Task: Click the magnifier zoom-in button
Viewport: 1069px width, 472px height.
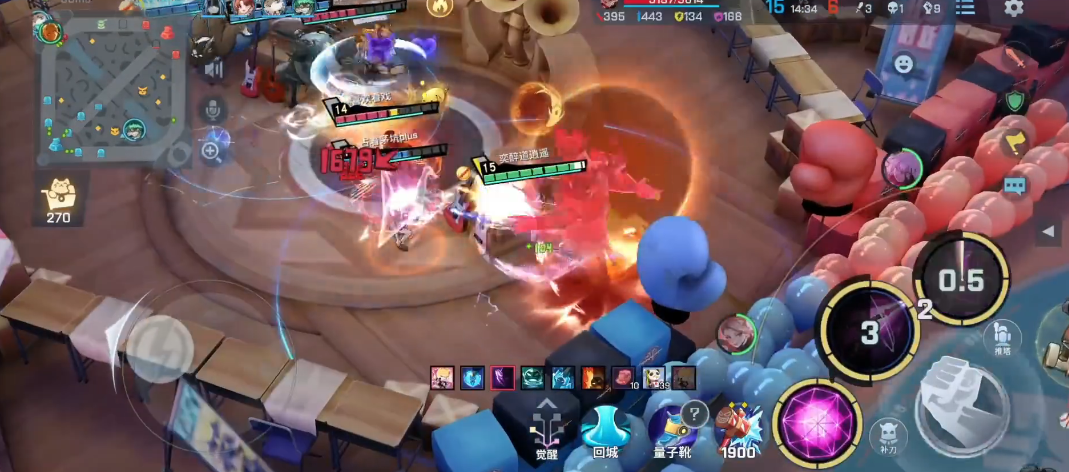Action: point(211,151)
